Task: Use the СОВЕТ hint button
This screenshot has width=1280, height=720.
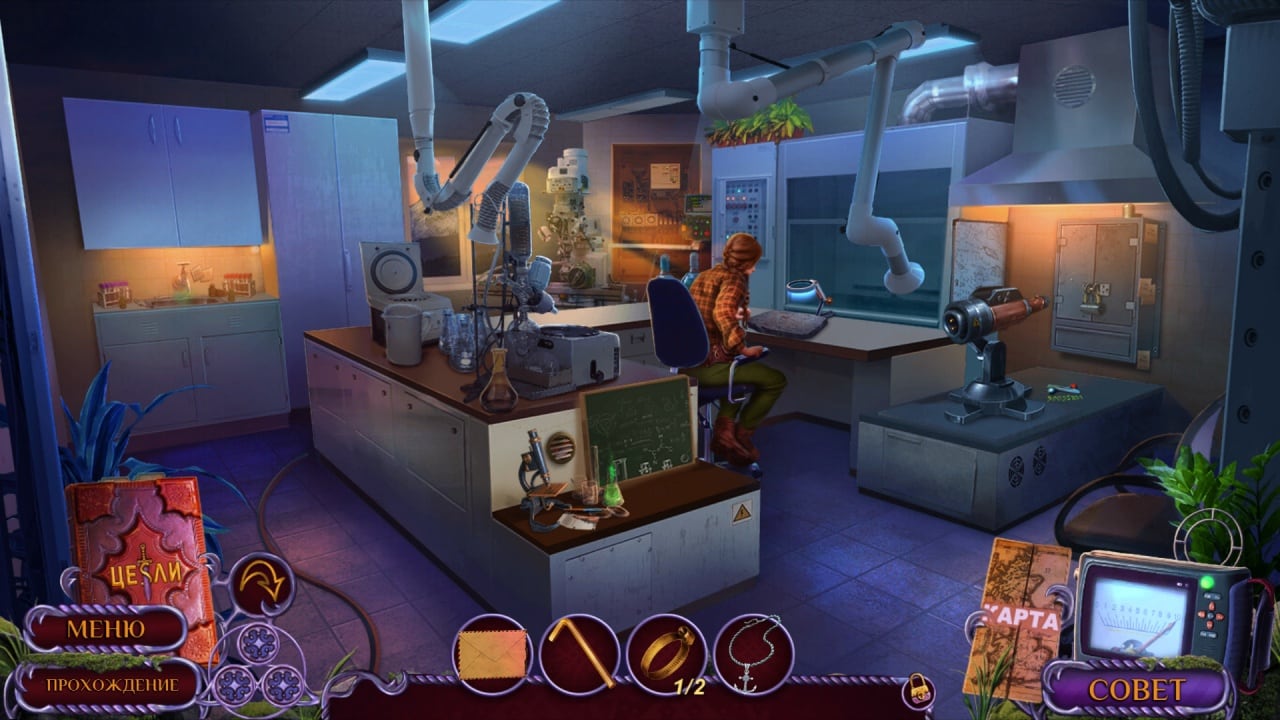Action: 1135,690
